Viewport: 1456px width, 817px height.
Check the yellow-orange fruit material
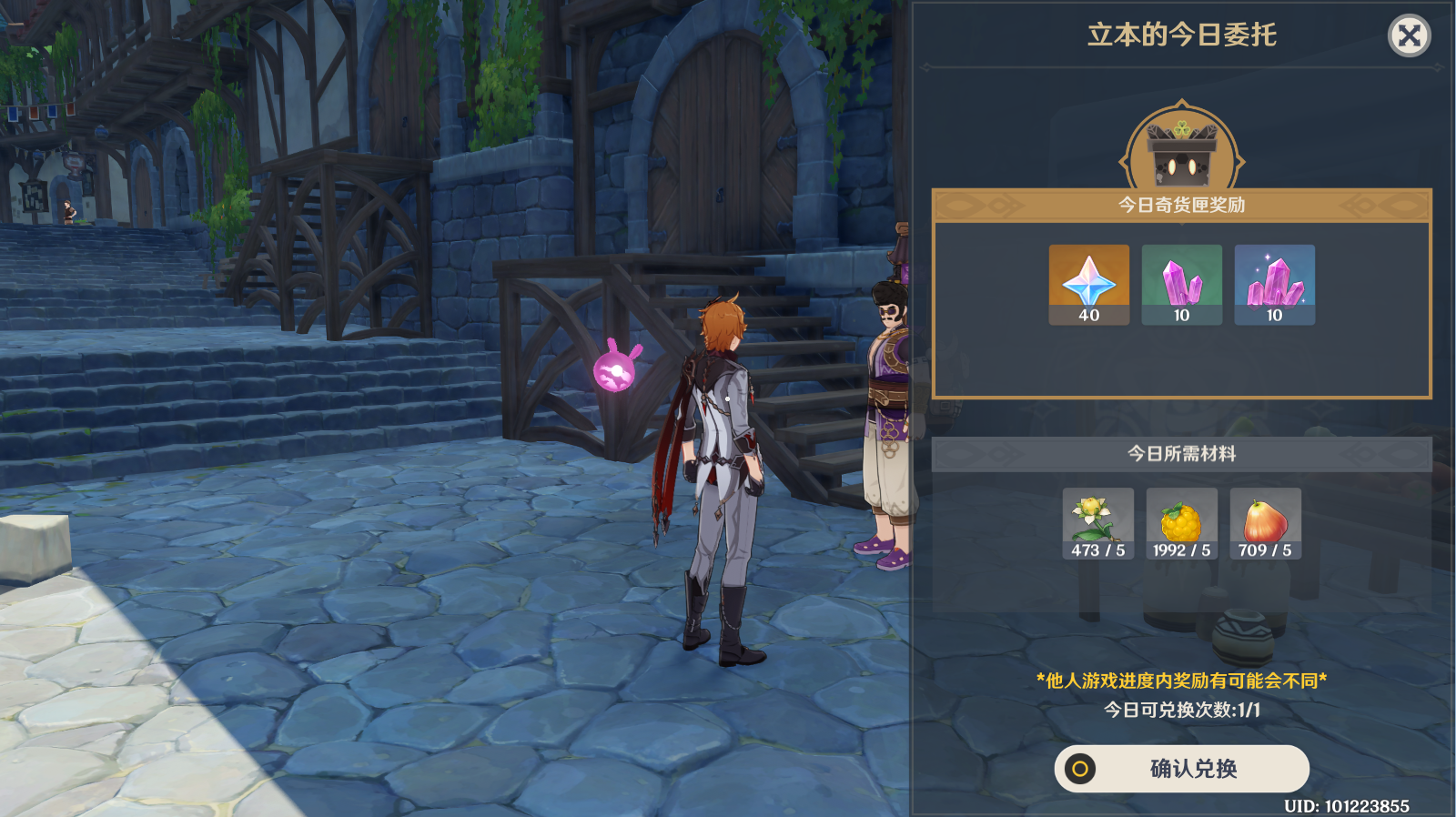1181,523
